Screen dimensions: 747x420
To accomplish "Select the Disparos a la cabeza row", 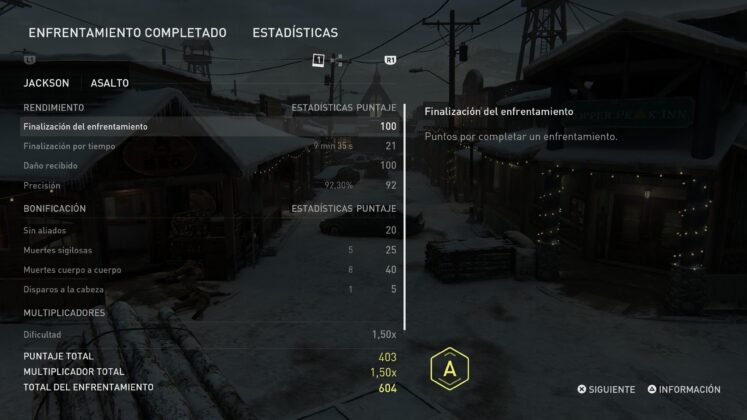I will 209,289.
